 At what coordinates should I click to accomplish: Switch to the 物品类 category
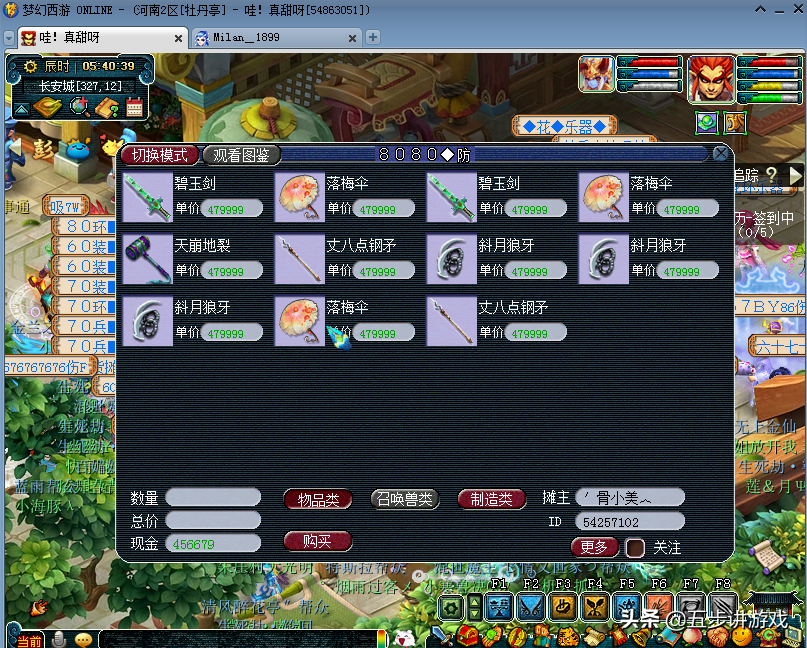coord(318,499)
